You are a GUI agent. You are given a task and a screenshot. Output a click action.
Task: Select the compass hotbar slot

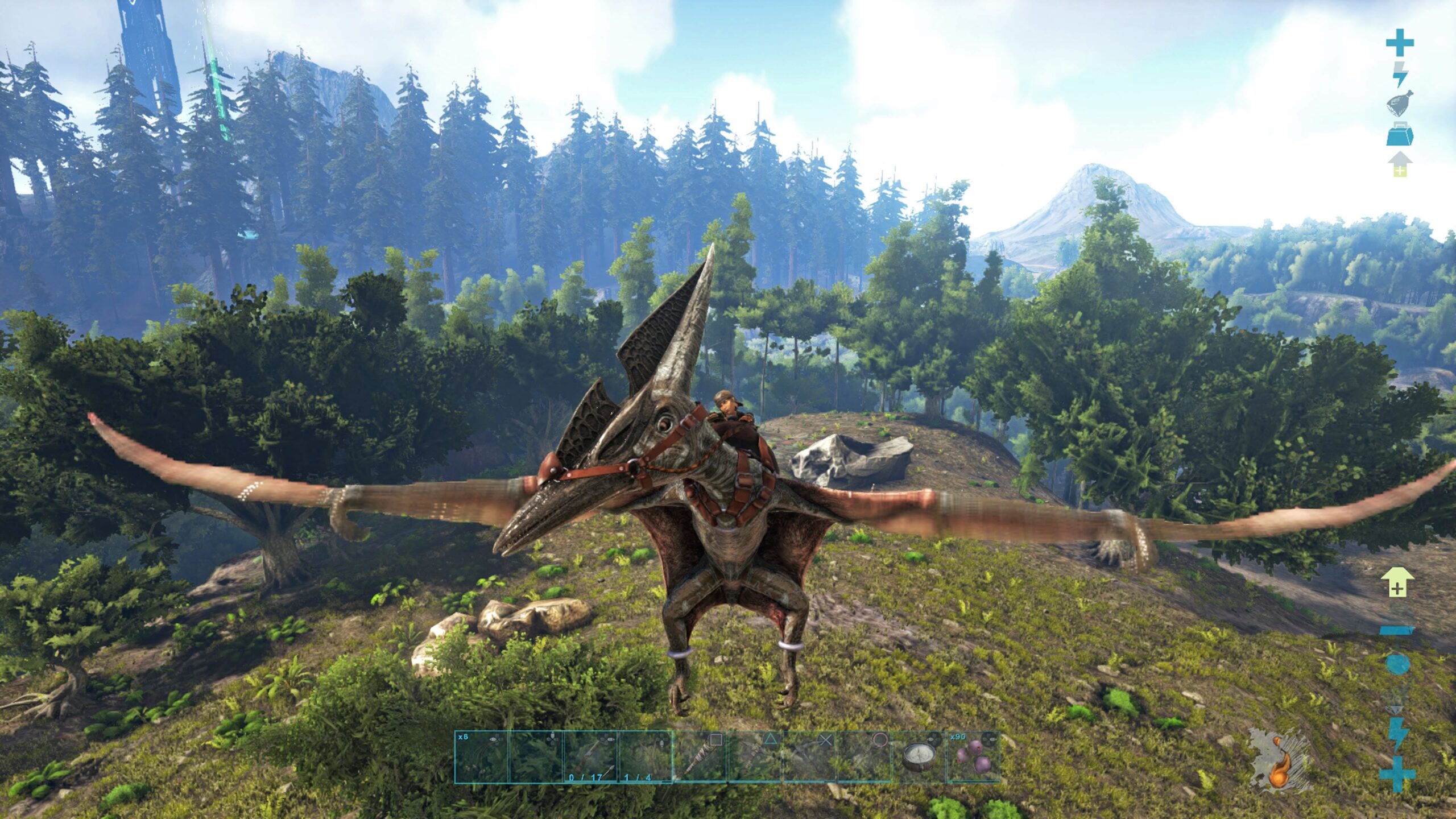click(x=918, y=757)
